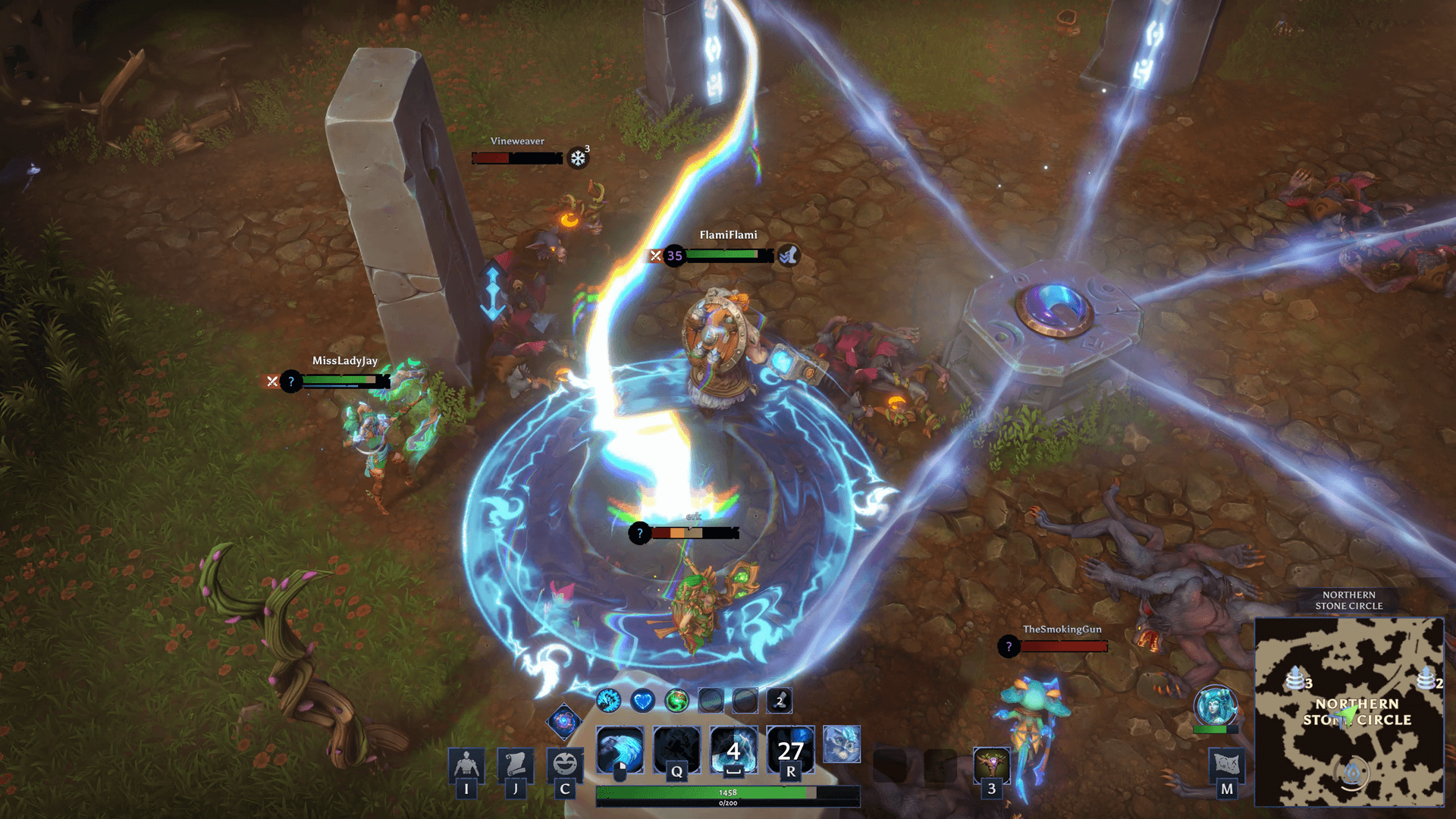Open the world map button
This screenshot has width=1456, height=819.
point(1226,764)
